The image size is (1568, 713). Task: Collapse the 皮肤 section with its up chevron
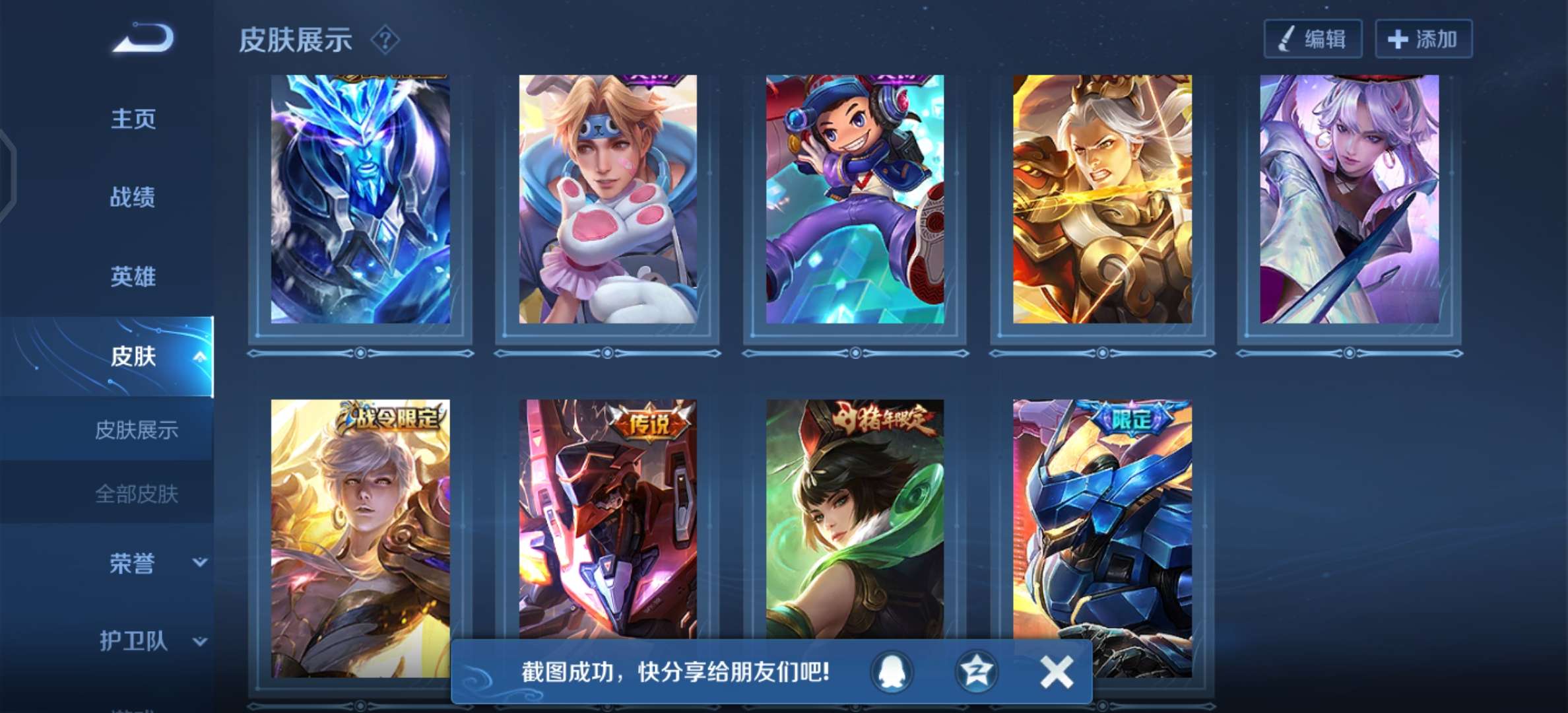click(200, 356)
